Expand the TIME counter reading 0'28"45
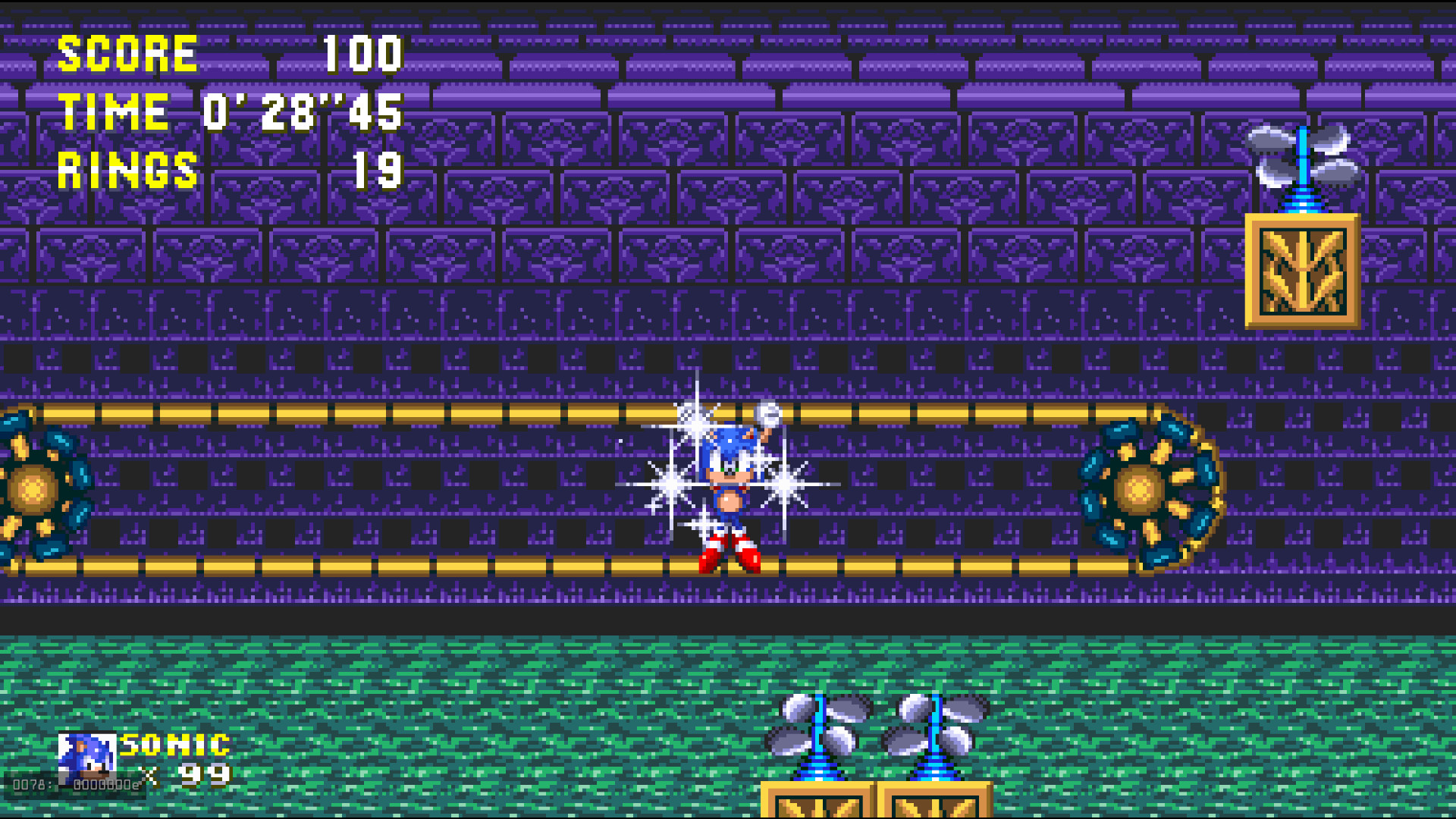 [227, 112]
